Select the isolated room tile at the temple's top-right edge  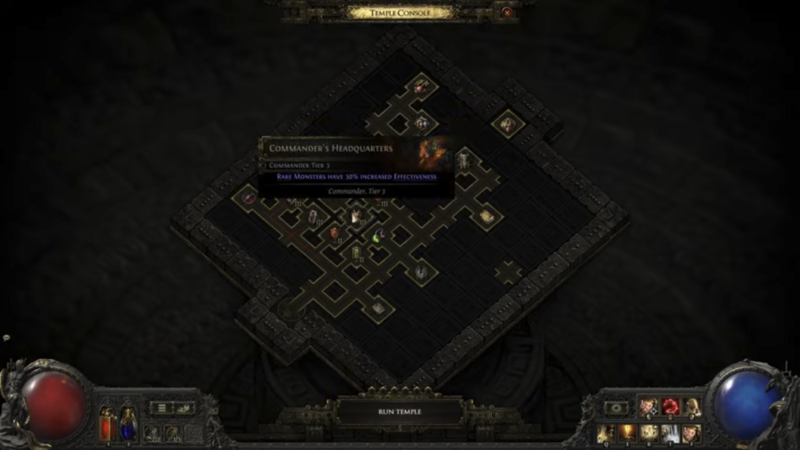[x=508, y=124]
